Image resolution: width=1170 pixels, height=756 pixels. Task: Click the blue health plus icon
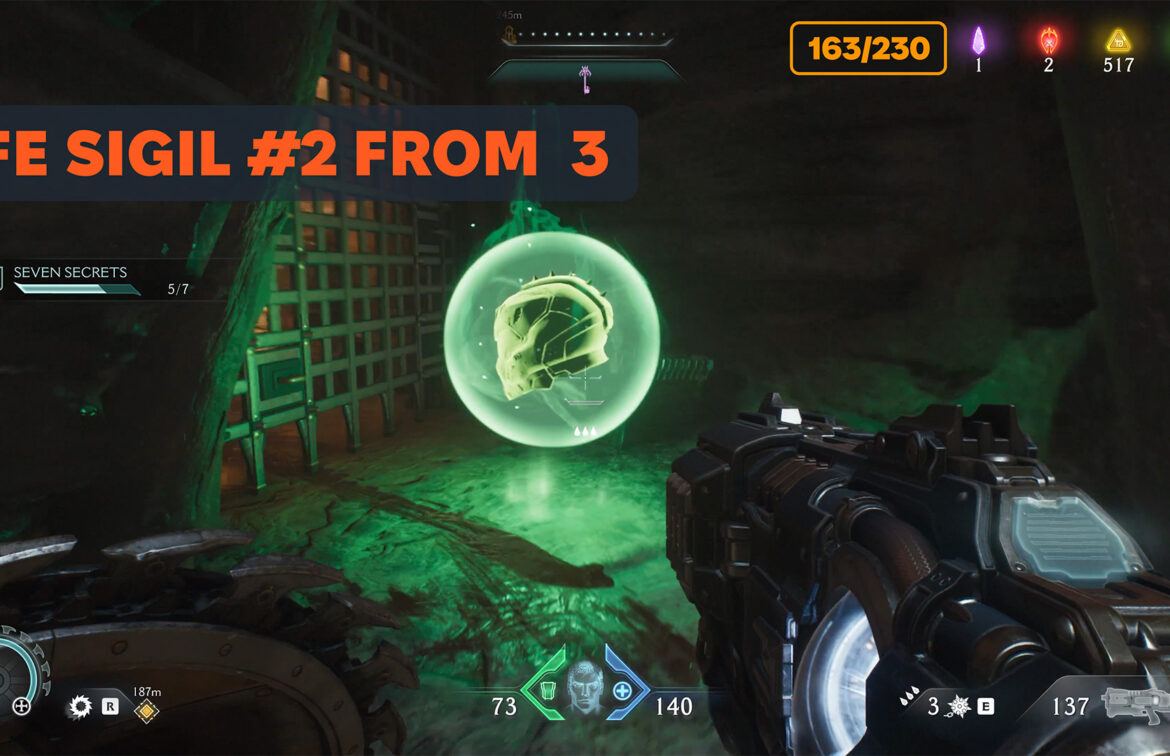point(622,690)
